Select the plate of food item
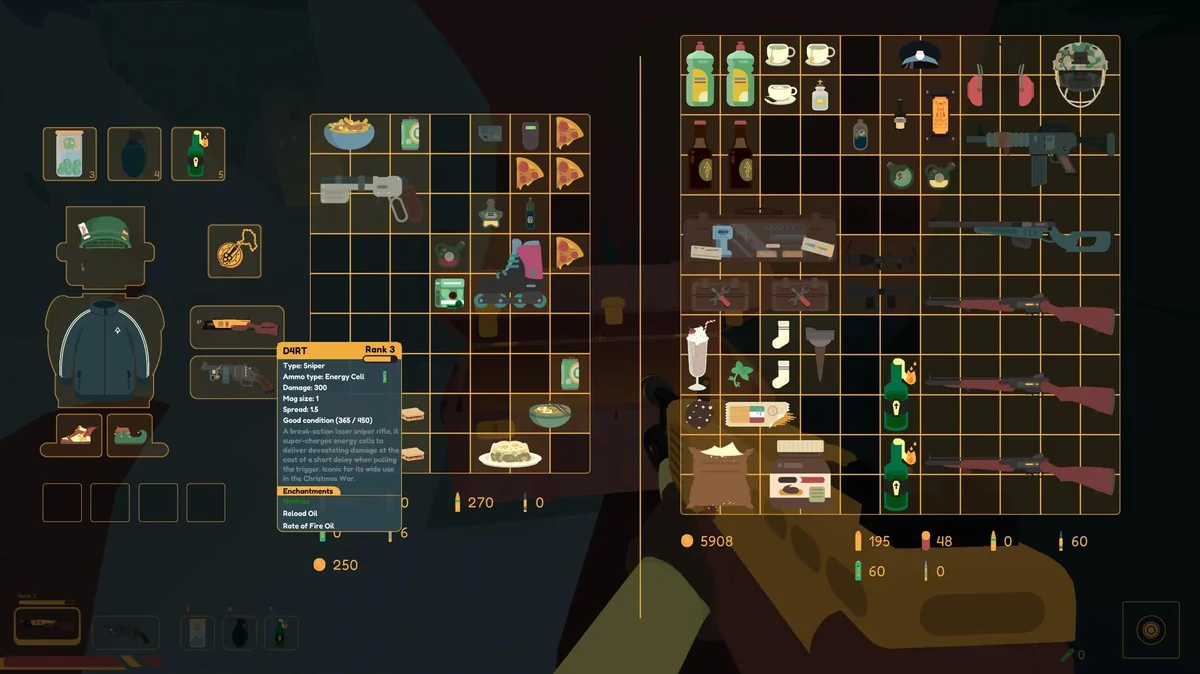 pos(510,453)
